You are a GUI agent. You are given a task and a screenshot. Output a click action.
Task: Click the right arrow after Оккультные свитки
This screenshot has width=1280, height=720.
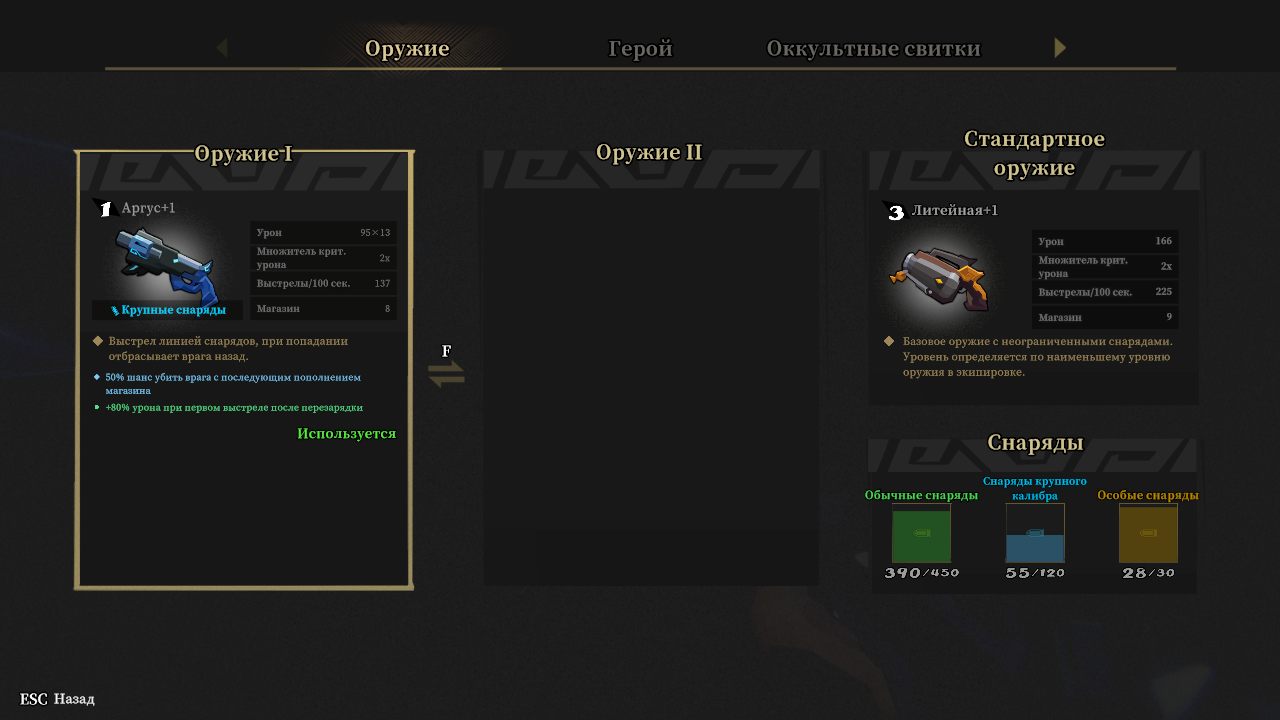coord(1060,47)
